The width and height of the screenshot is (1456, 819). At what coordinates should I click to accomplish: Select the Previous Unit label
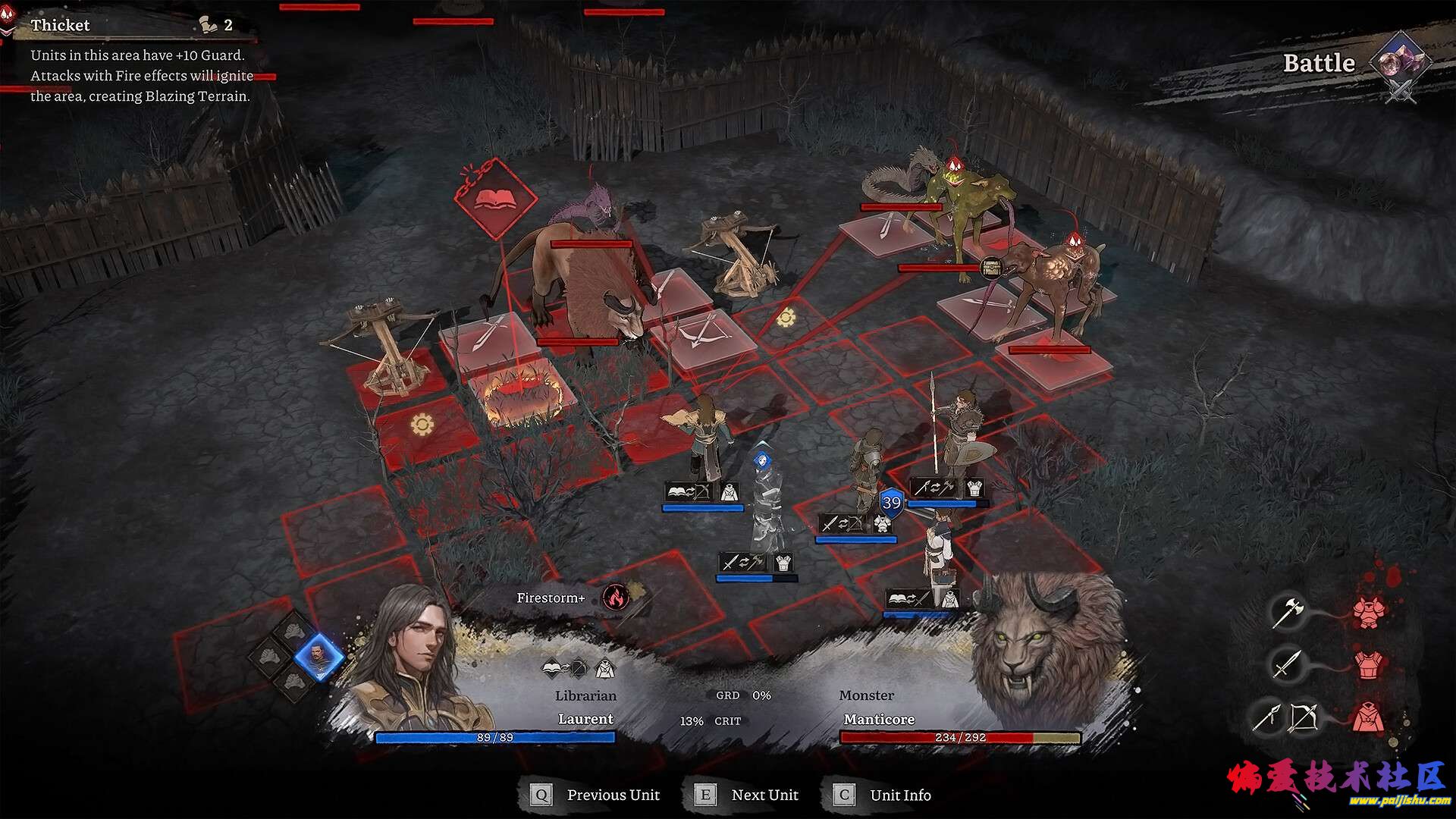pyautogui.click(x=613, y=795)
